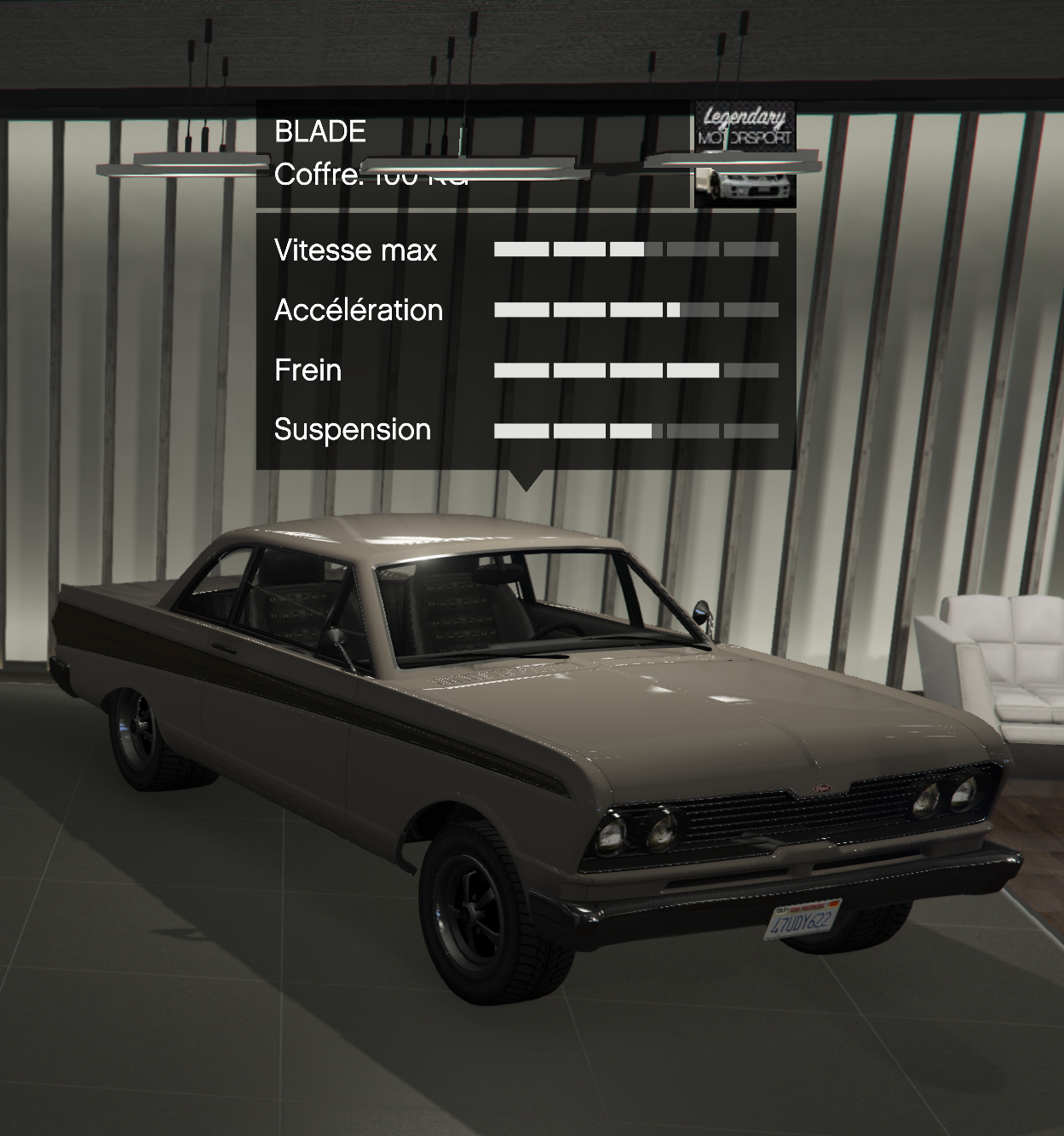
Task: Click the Legendary Motorsport thumbnail image
Action: coord(745,154)
